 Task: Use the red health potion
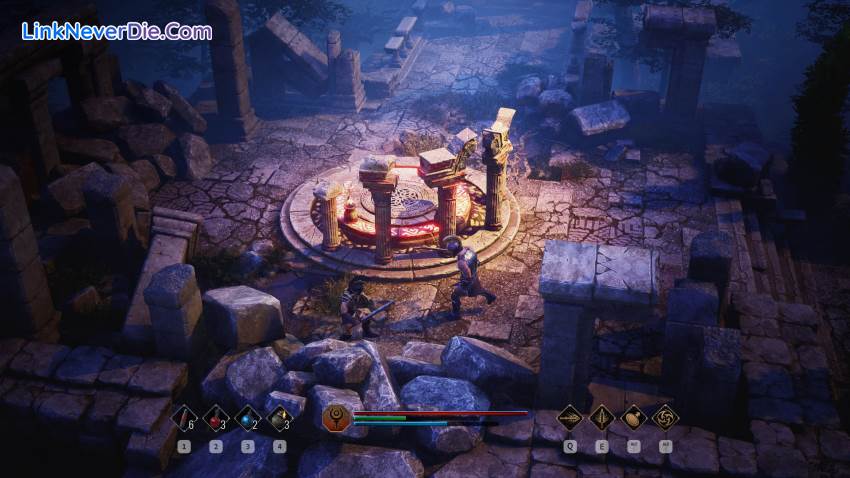[216, 417]
